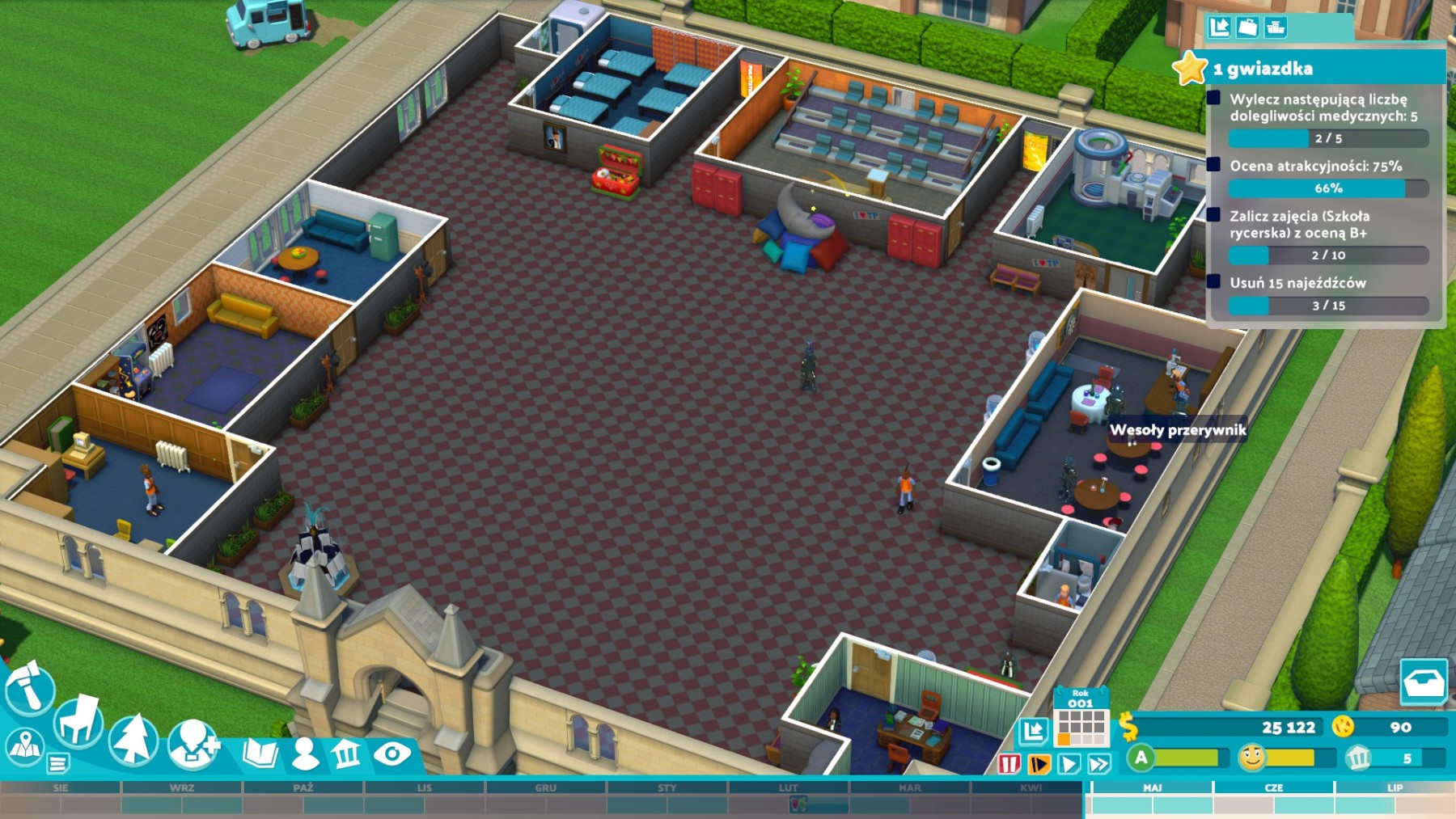Collapse the bottom status panel arrow
Screen dimensions: 1456x819
point(1033,732)
